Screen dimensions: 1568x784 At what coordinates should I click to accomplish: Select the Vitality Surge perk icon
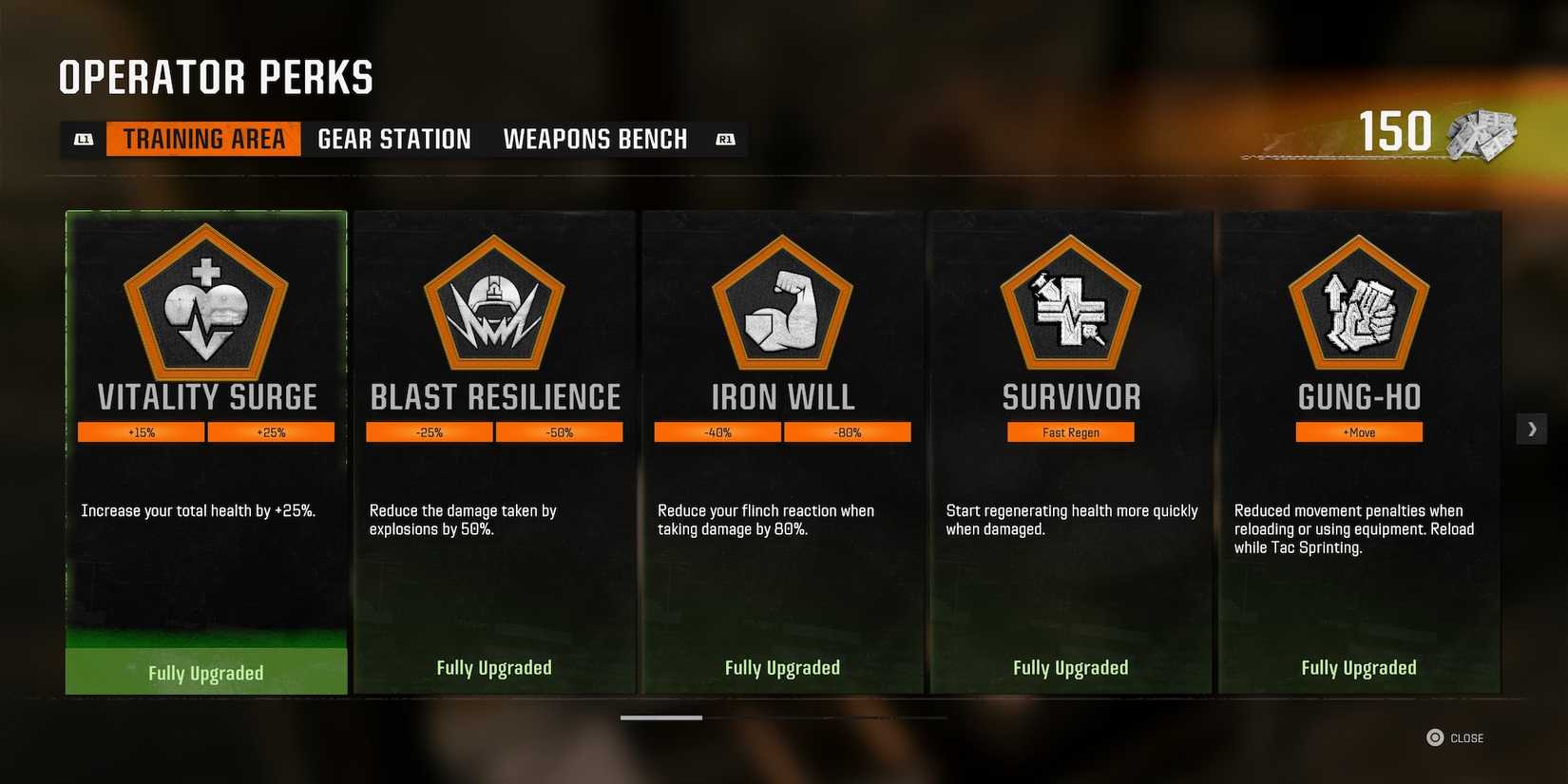click(x=205, y=304)
